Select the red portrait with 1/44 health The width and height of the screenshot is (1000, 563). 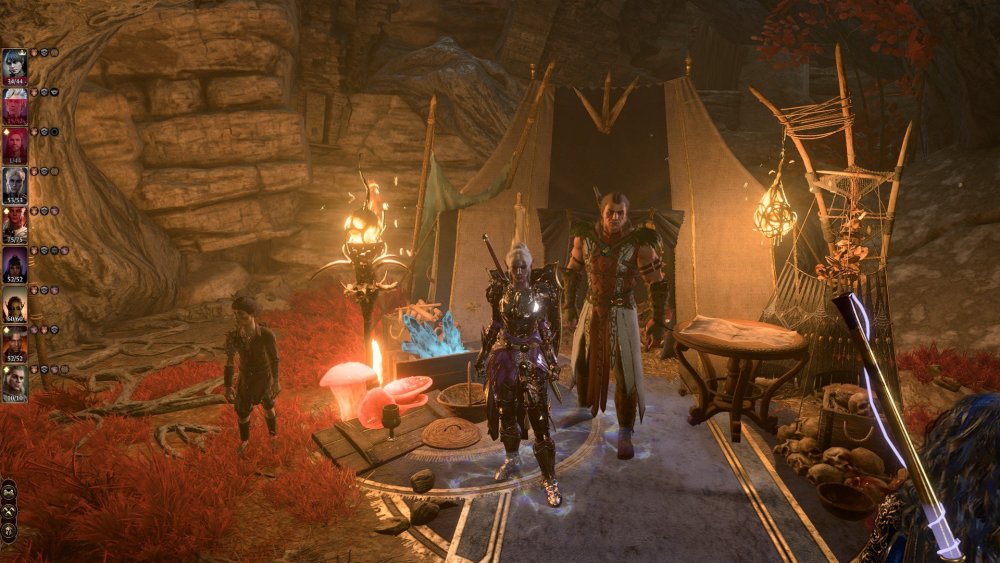[x=15, y=145]
